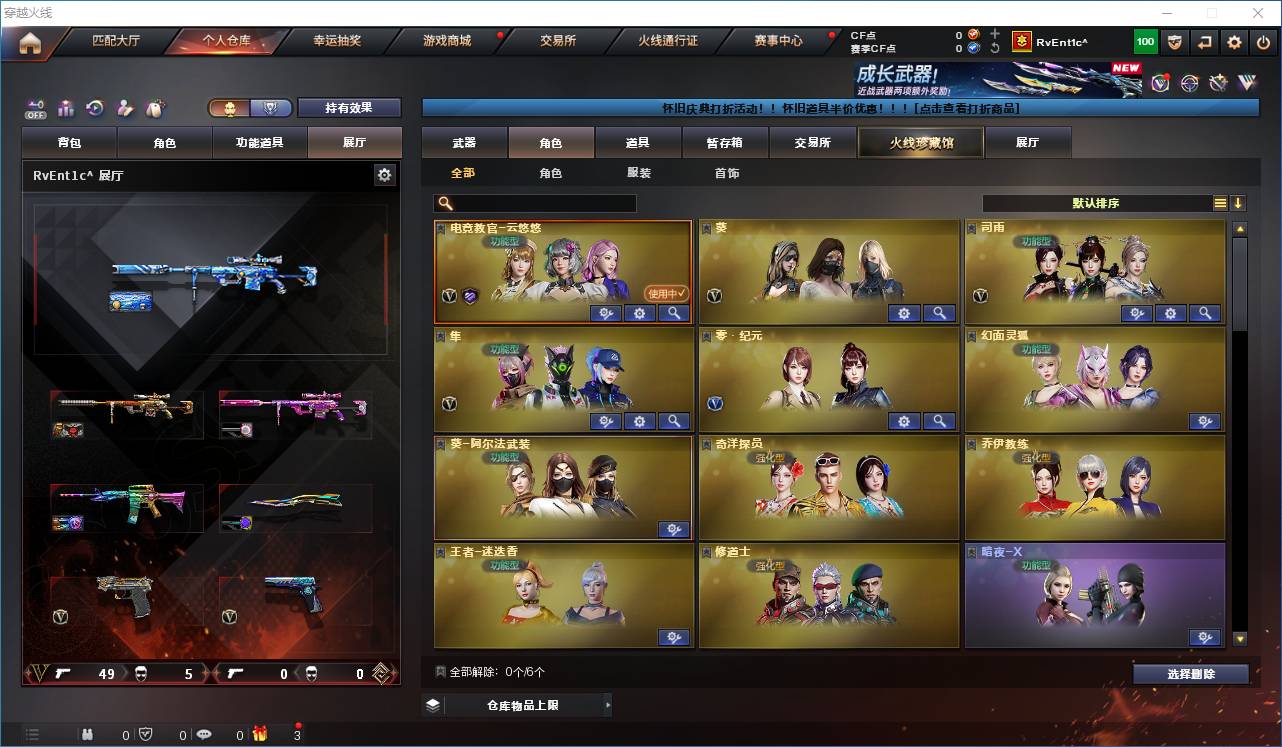Expand the 仓库物品上限 panel arrow
Viewport: 1282px width, 747px height.
point(607,704)
